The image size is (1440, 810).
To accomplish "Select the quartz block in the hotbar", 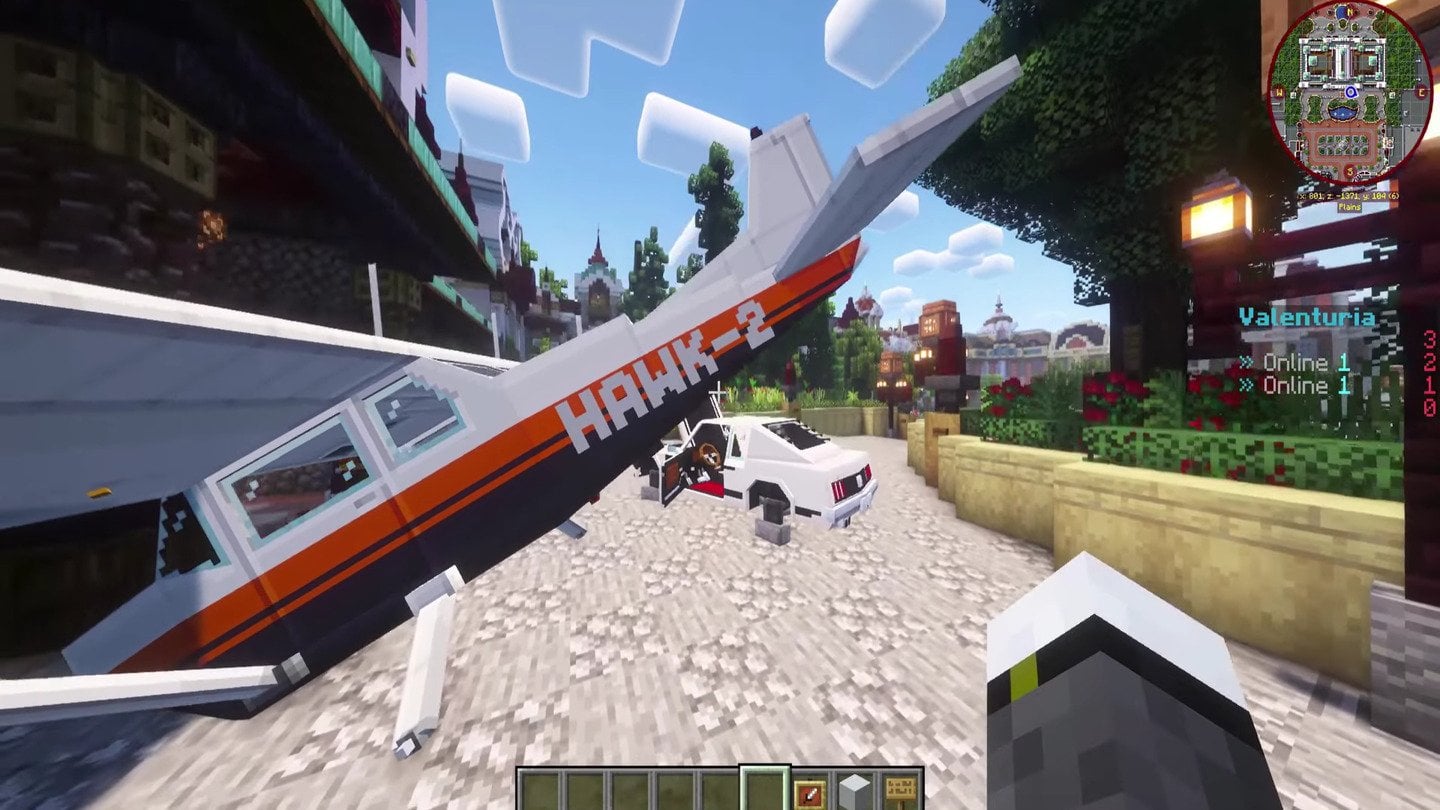I will (852, 793).
